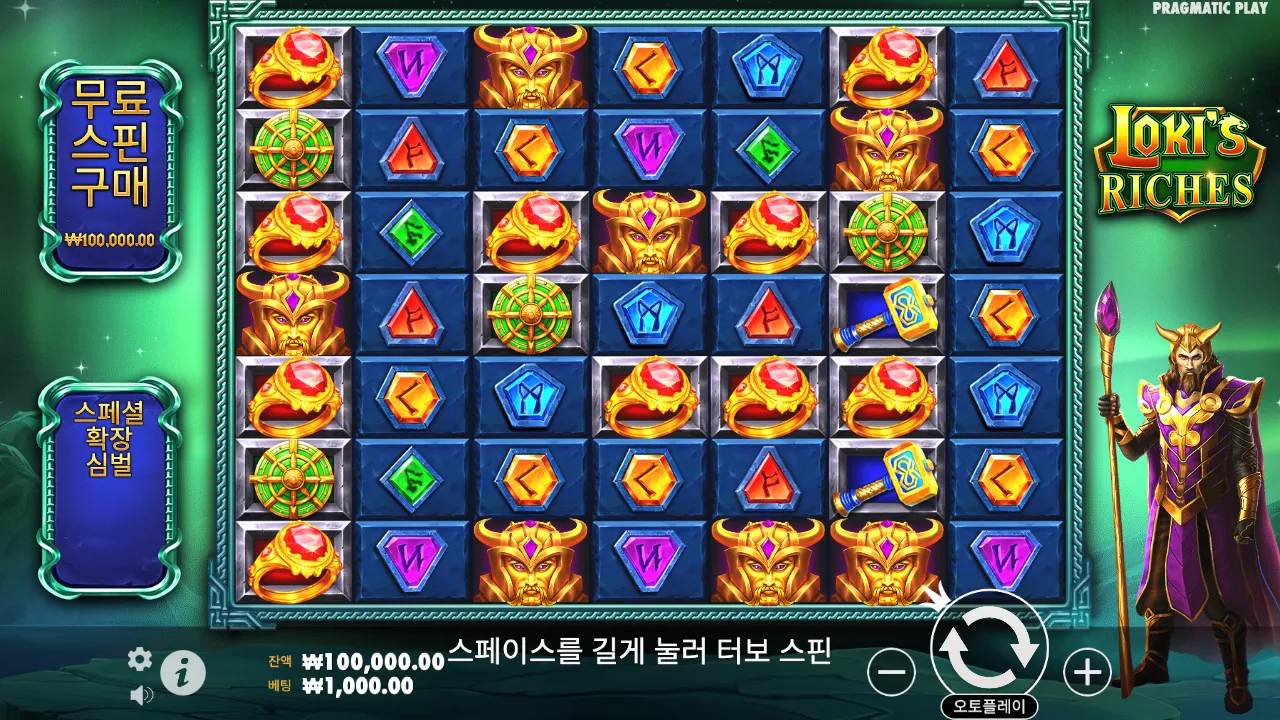This screenshot has height=720, width=1280.
Task: Decrease the bet with the minus button
Action: pos(889,672)
